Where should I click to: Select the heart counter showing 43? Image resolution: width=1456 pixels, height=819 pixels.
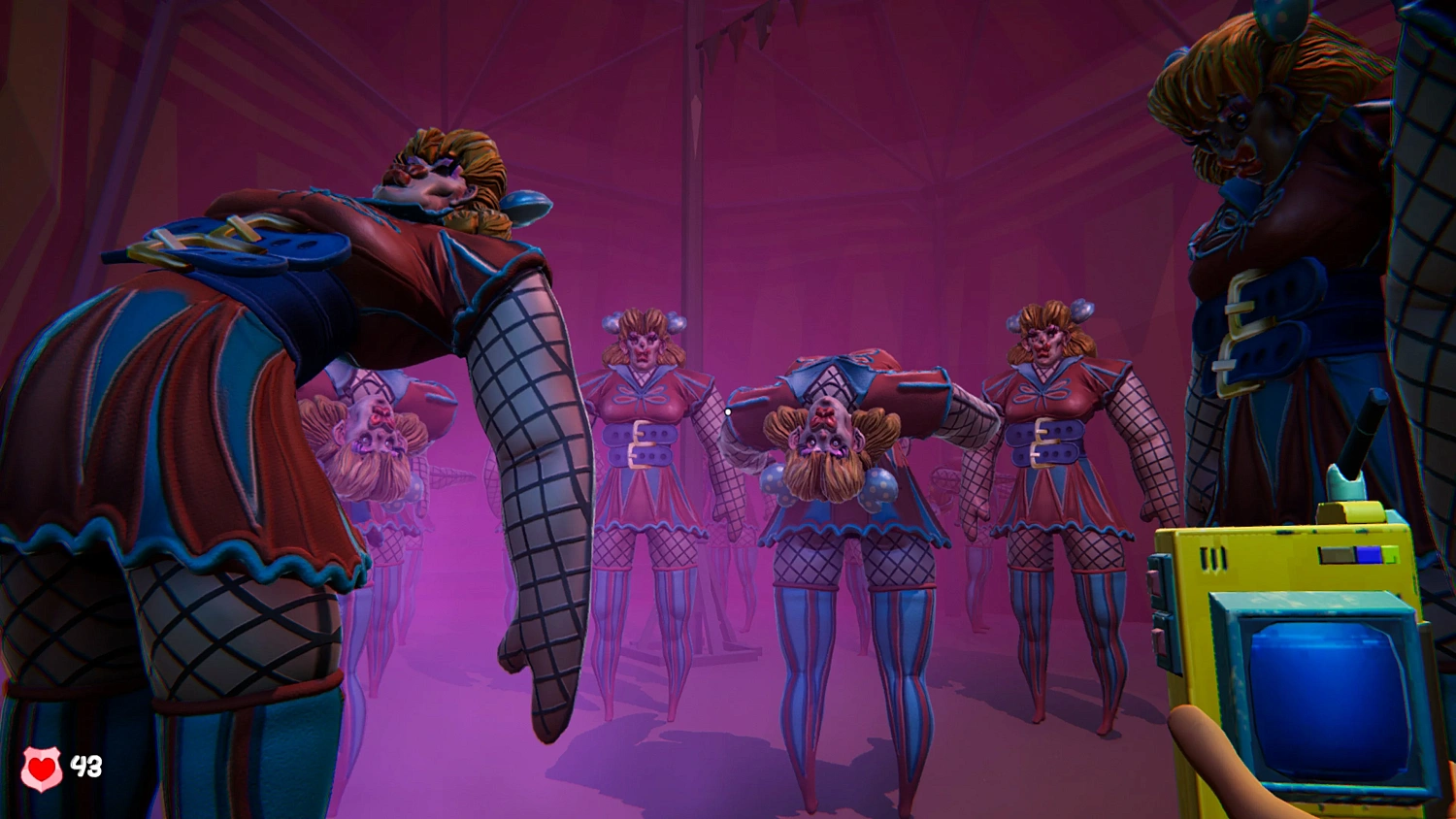[x=85, y=766]
